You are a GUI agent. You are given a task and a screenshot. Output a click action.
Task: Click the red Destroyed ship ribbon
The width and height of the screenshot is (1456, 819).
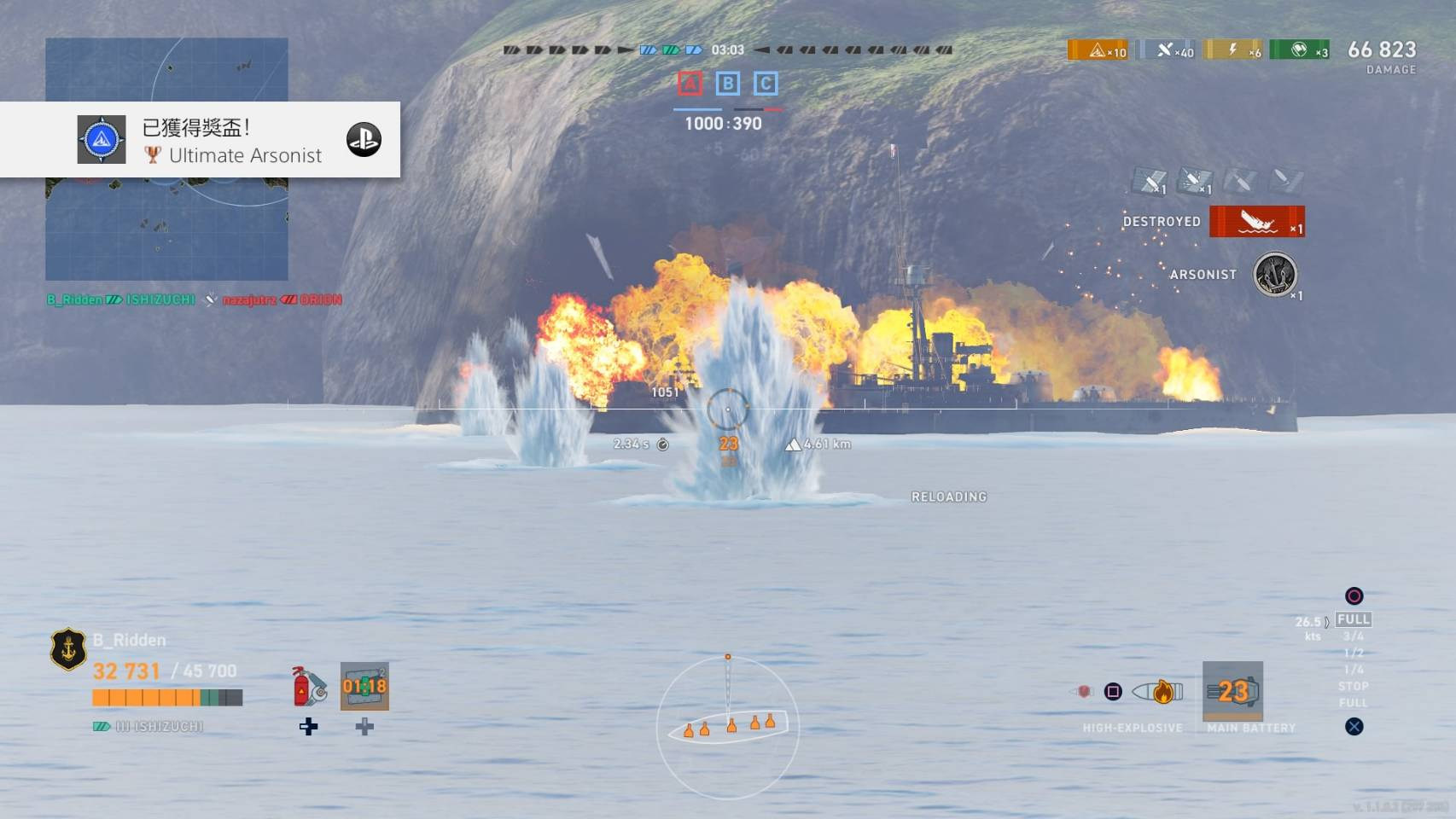[x=1256, y=222]
